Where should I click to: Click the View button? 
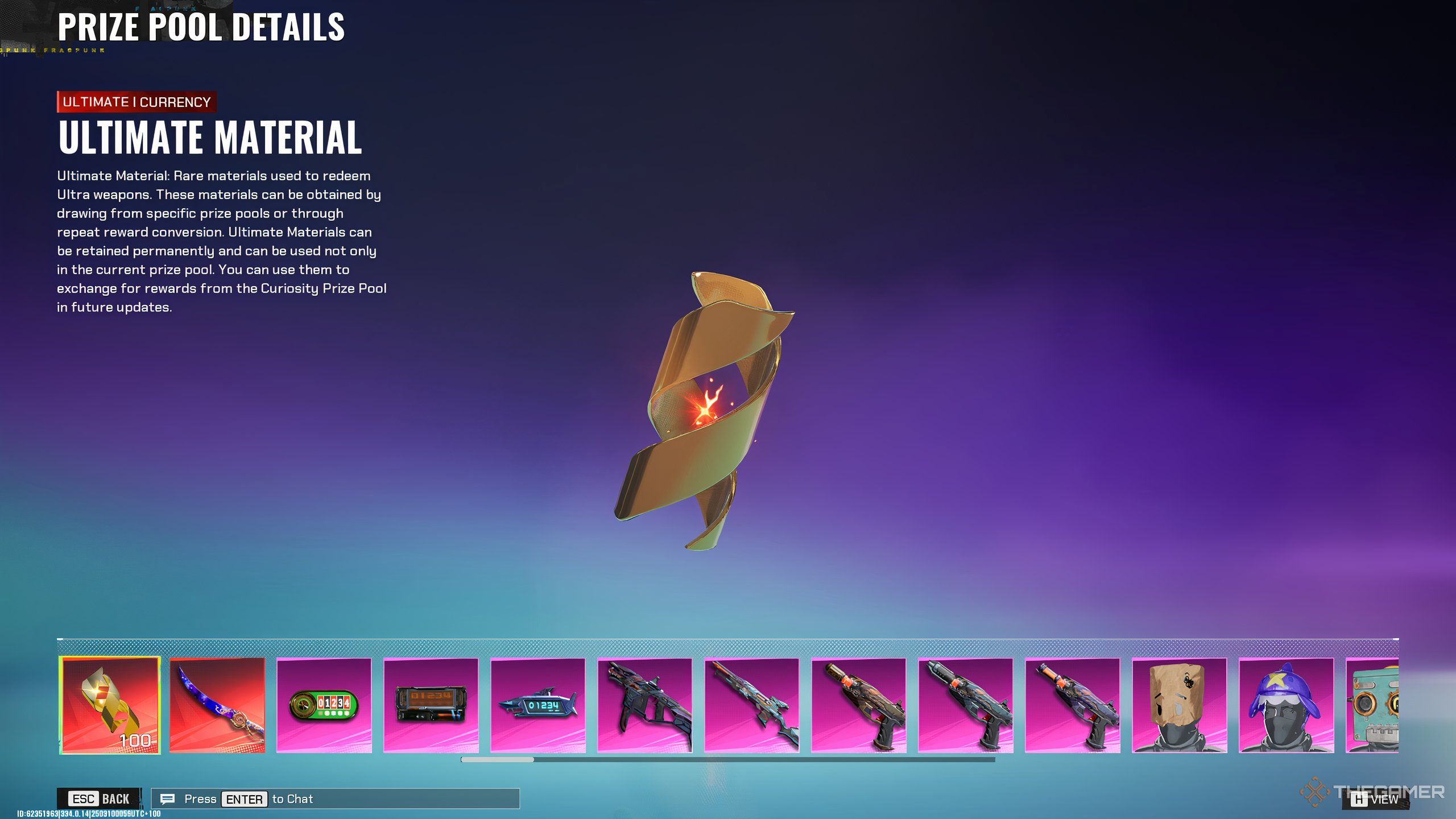(1376, 799)
